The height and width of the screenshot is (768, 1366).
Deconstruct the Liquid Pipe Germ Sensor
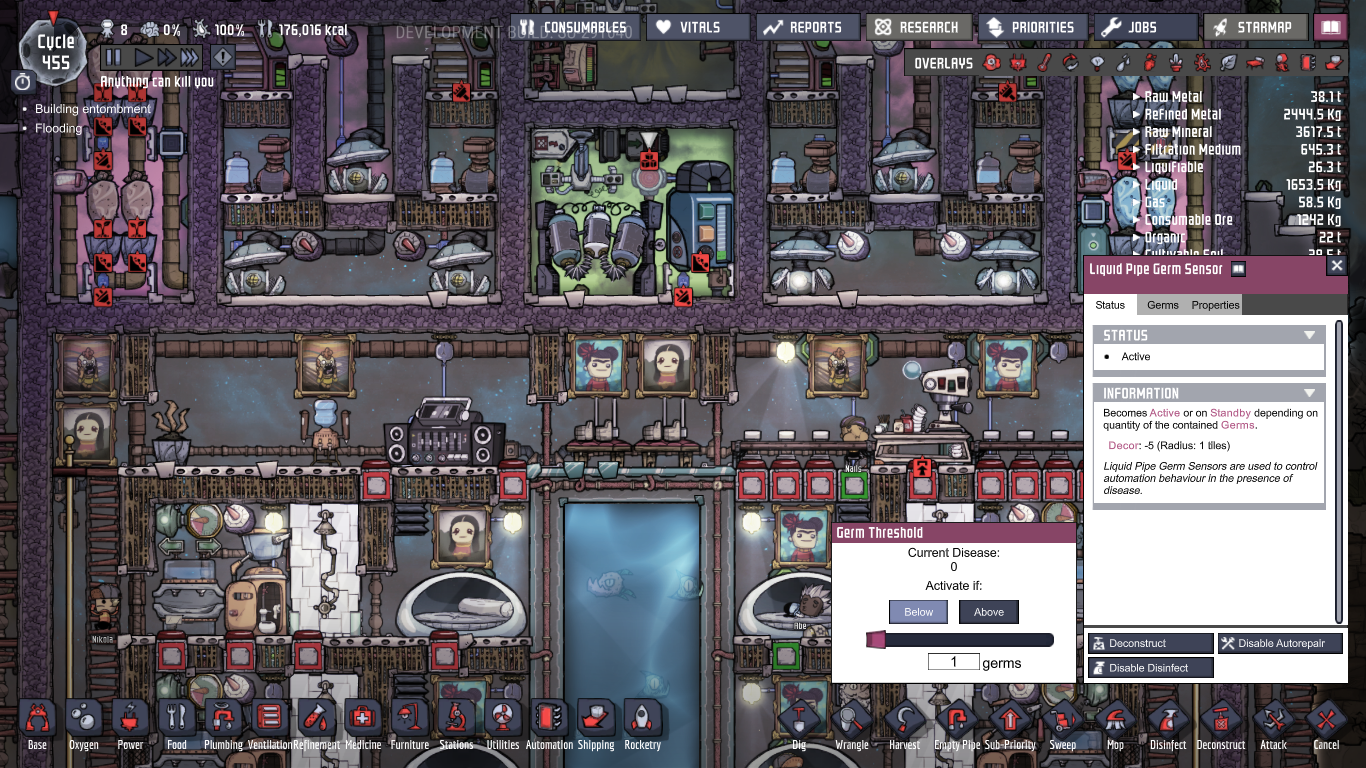click(1150, 643)
